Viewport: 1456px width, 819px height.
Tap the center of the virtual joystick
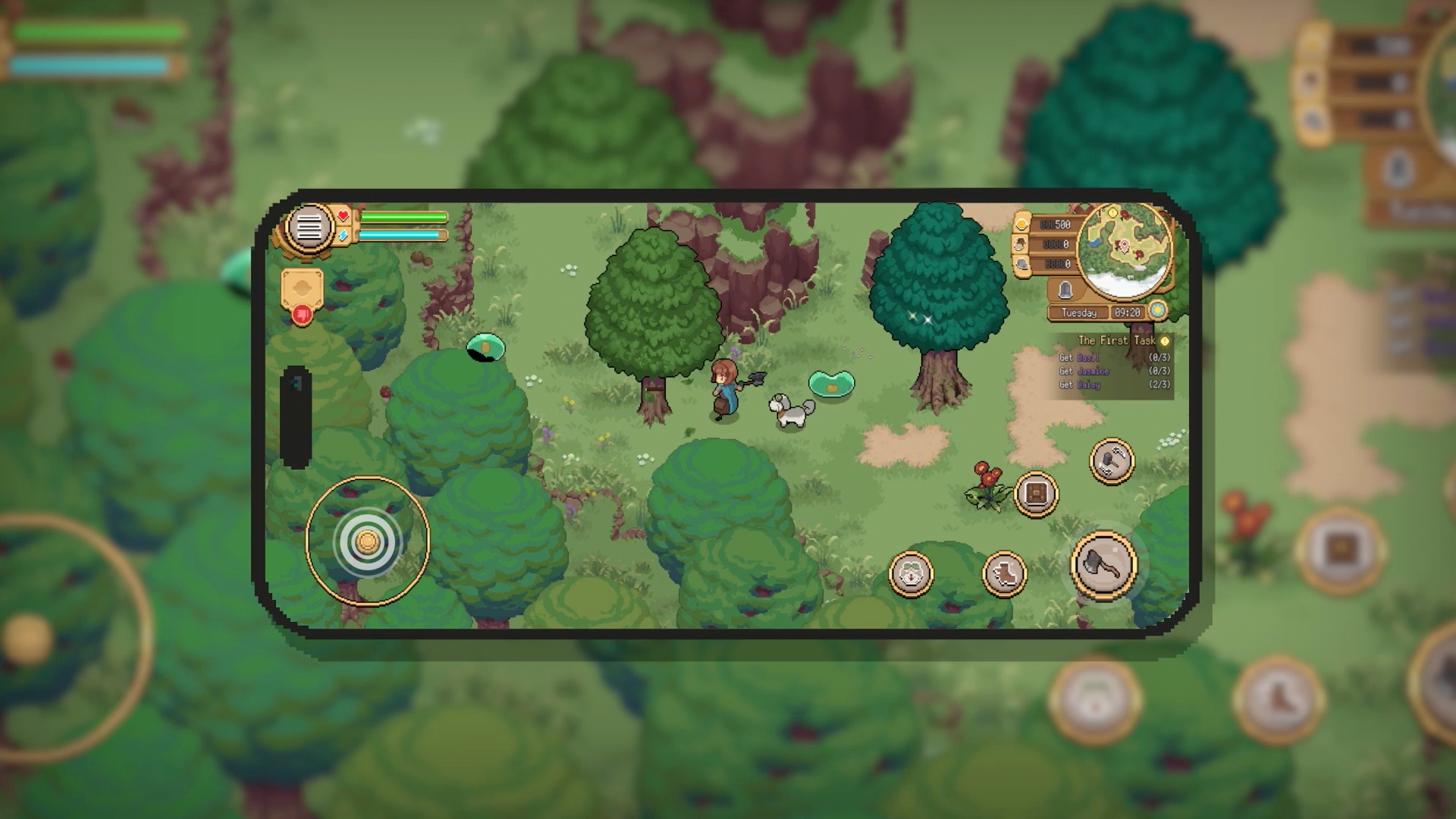pyautogui.click(x=368, y=541)
